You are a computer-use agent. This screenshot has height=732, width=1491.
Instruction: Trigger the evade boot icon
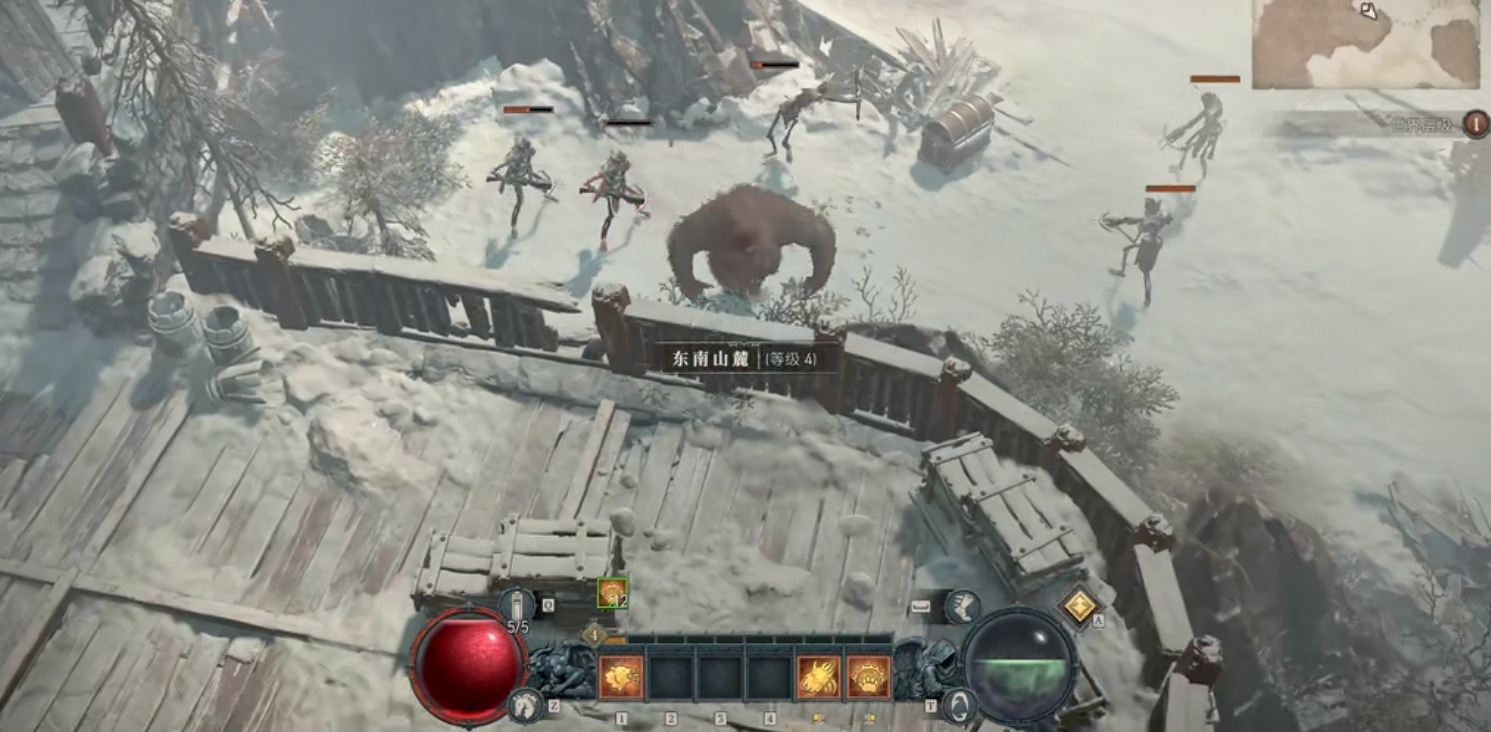tap(961, 607)
